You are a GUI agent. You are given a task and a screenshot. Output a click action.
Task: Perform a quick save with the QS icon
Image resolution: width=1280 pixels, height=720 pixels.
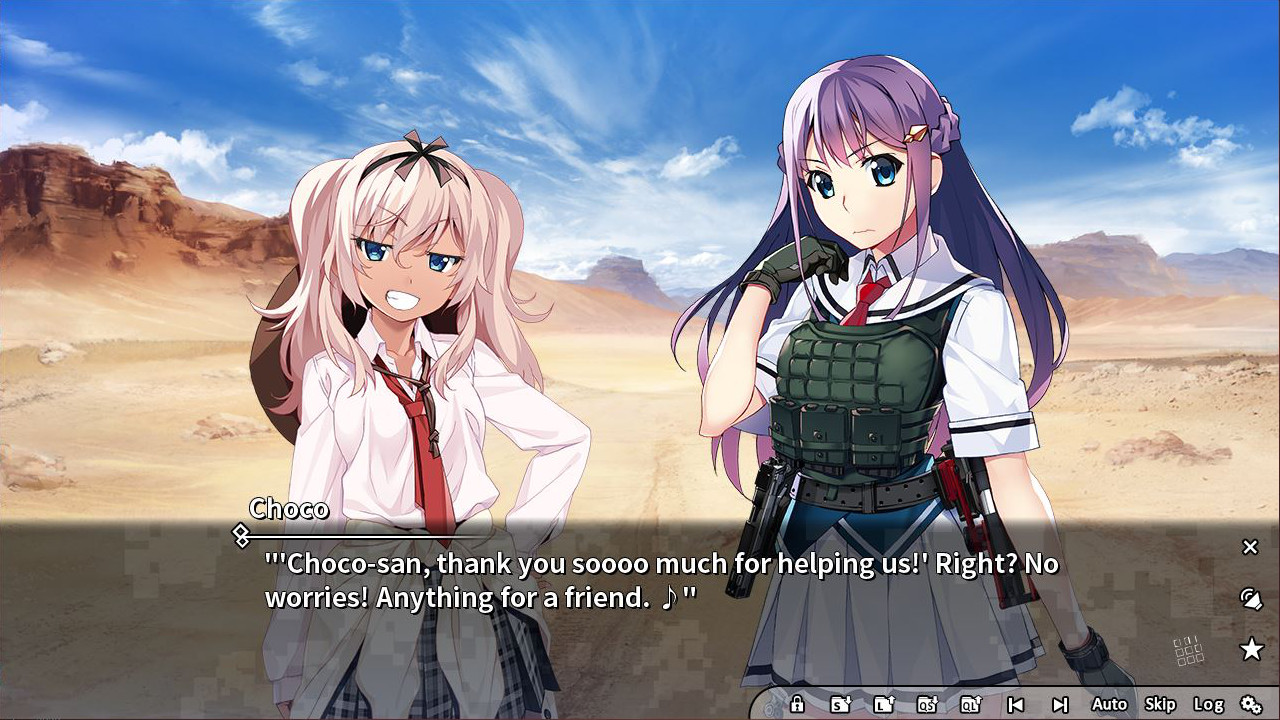point(926,704)
